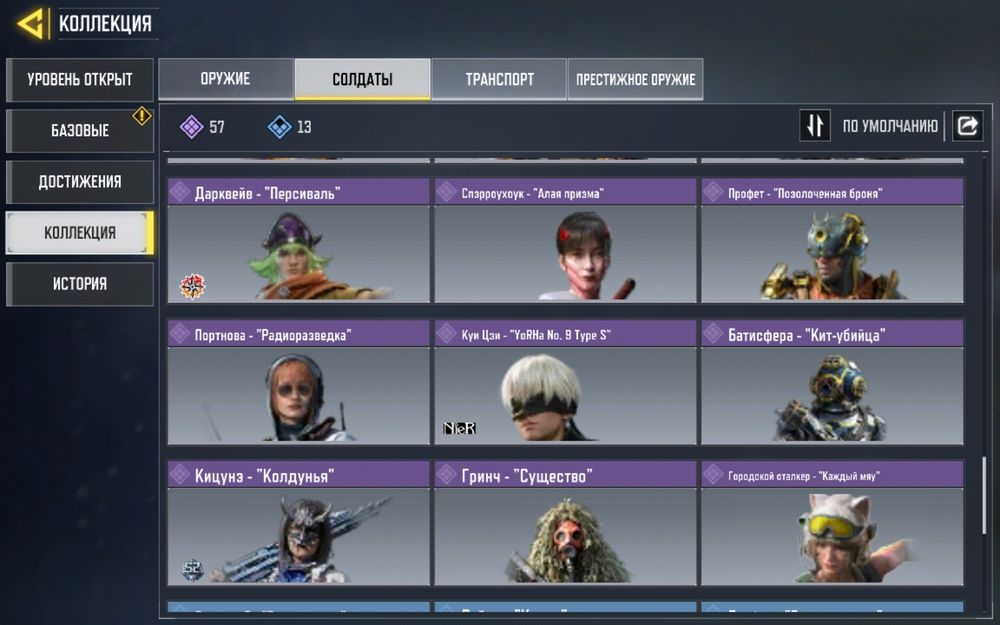The image size is (1000, 625).
Task: Select the БАЗОВЫЕ menu entry
Action: pos(80,131)
